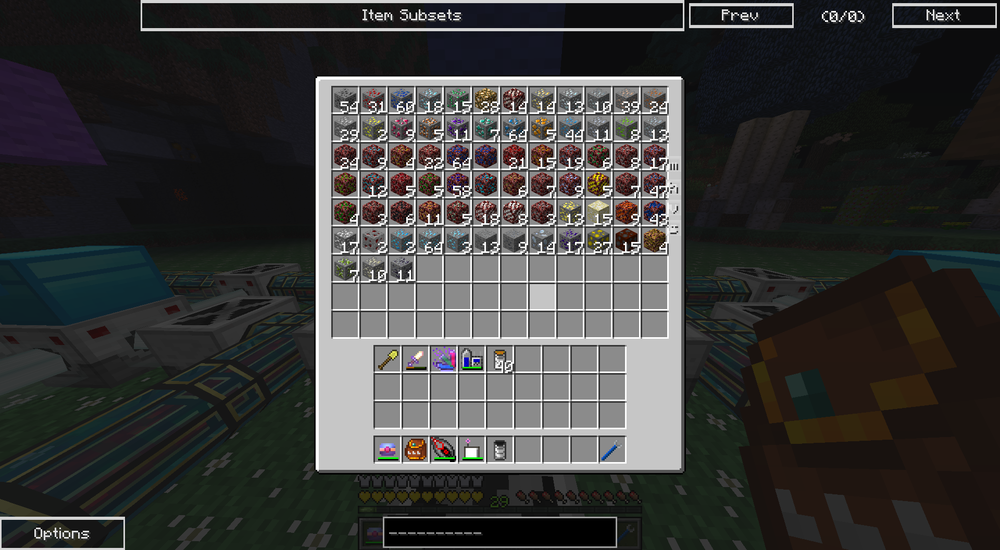Select the rainbow feathered tool slot
This screenshot has height=550, width=1000.
444,359
